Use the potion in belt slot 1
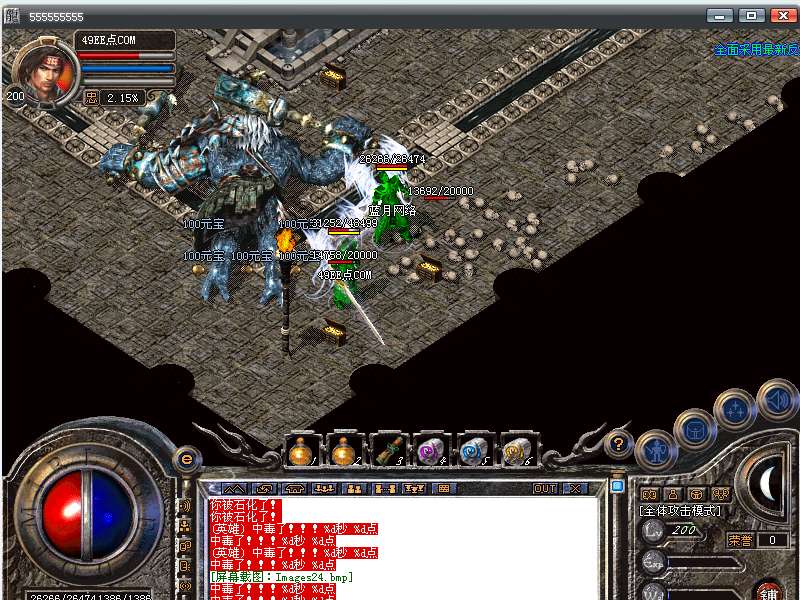 (x=302, y=451)
